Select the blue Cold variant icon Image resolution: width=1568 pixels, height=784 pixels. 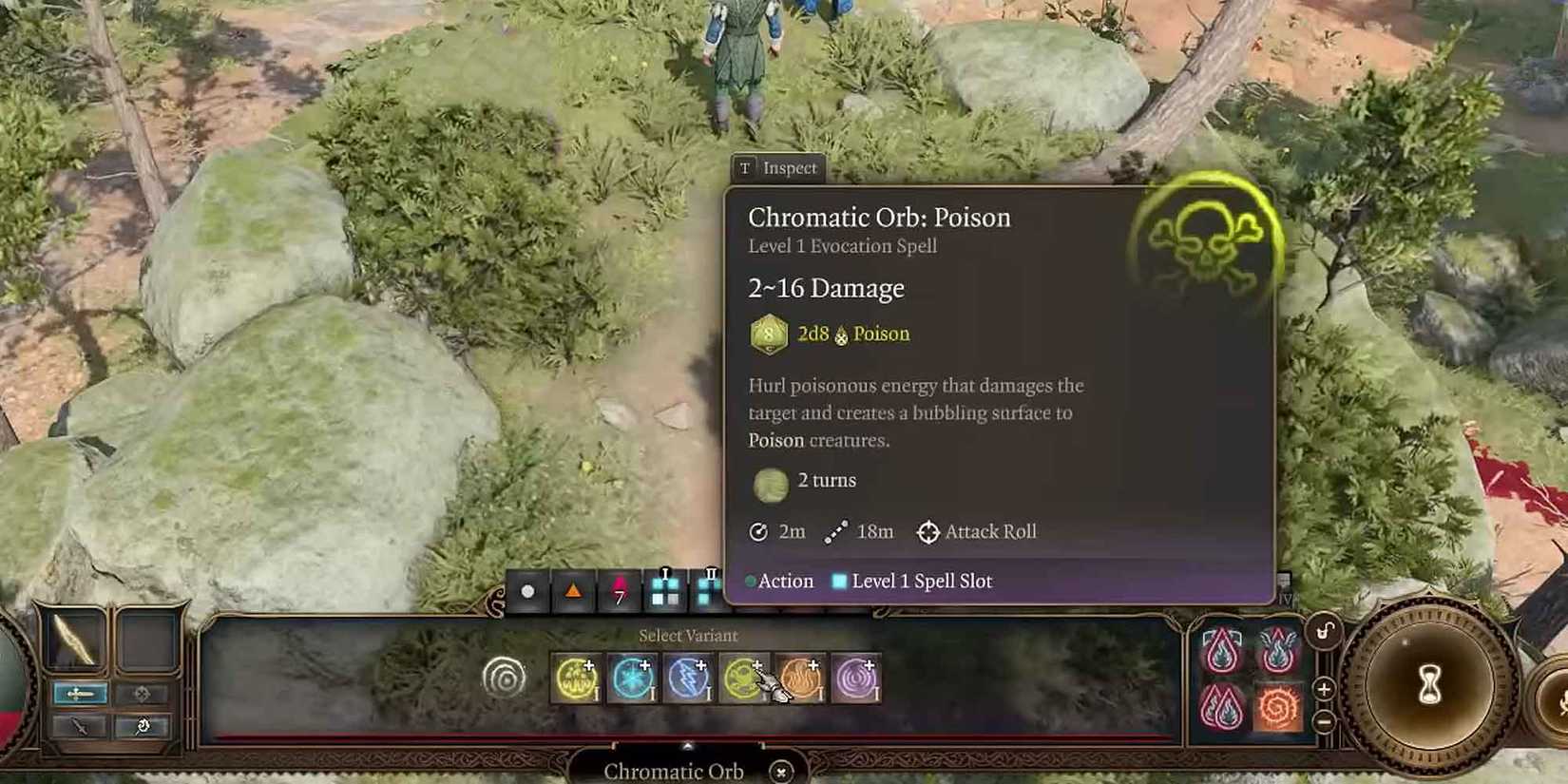tap(631, 678)
